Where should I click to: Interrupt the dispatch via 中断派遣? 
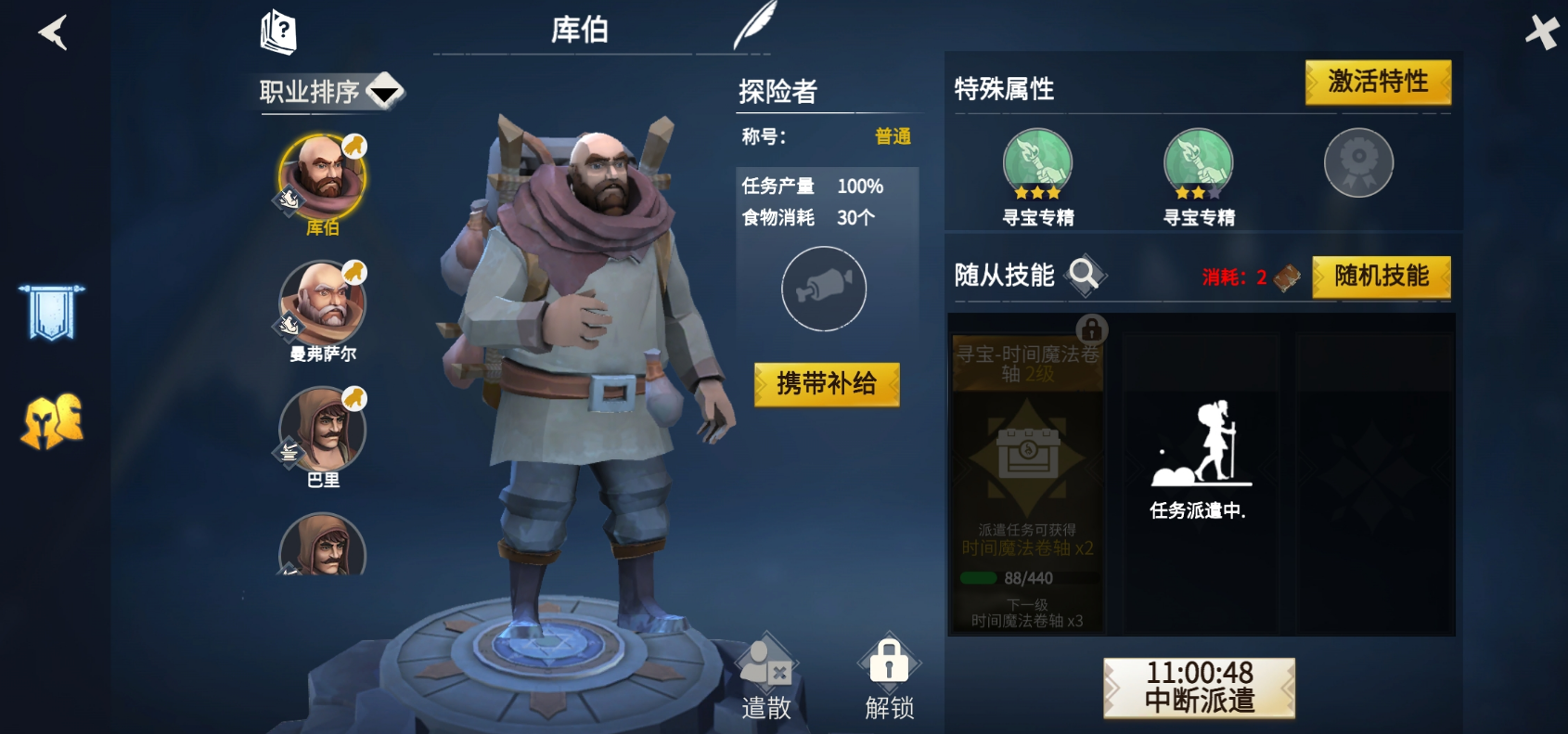pos(1199,688)
